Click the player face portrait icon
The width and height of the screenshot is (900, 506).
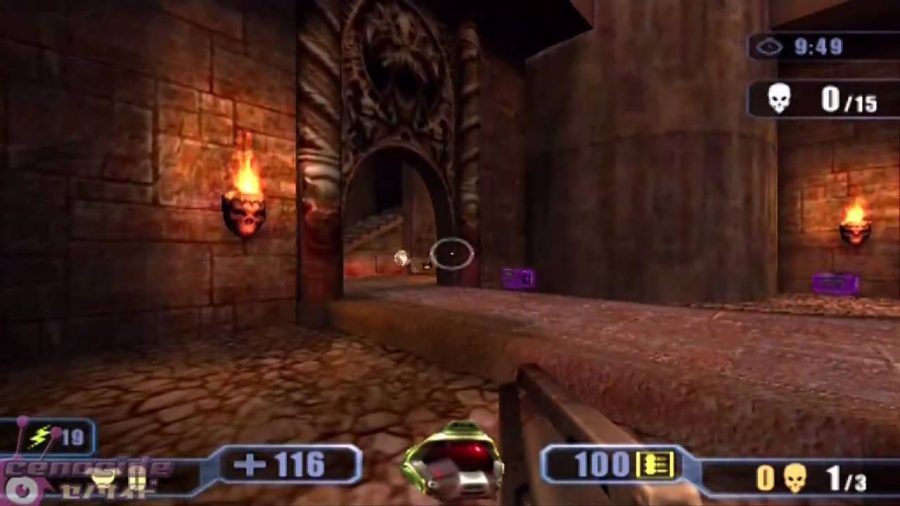(x=452, y=461)
